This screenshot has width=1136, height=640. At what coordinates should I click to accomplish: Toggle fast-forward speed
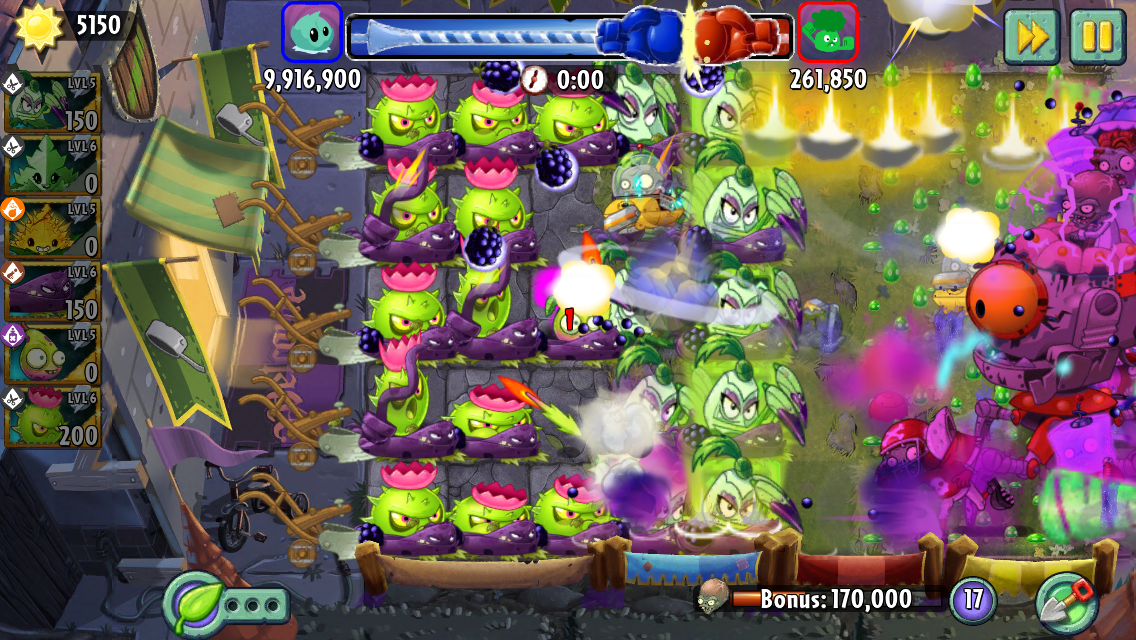(1032, 37)
